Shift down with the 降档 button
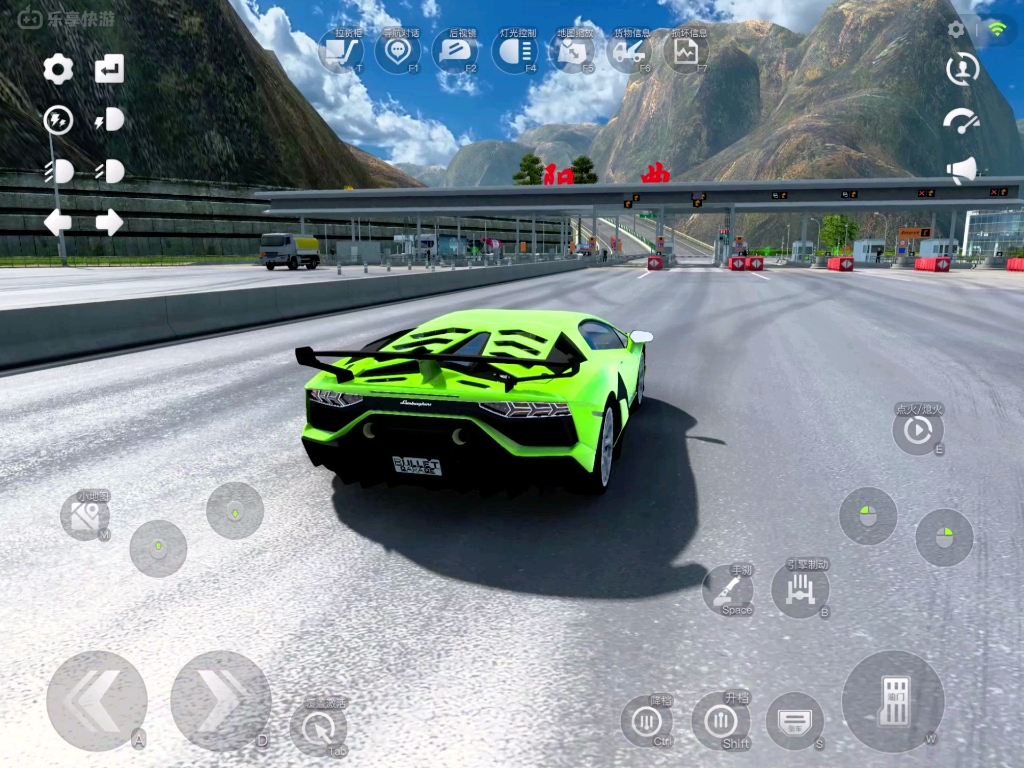This screenshot has height=768, width=1024. tap(647, 721)
